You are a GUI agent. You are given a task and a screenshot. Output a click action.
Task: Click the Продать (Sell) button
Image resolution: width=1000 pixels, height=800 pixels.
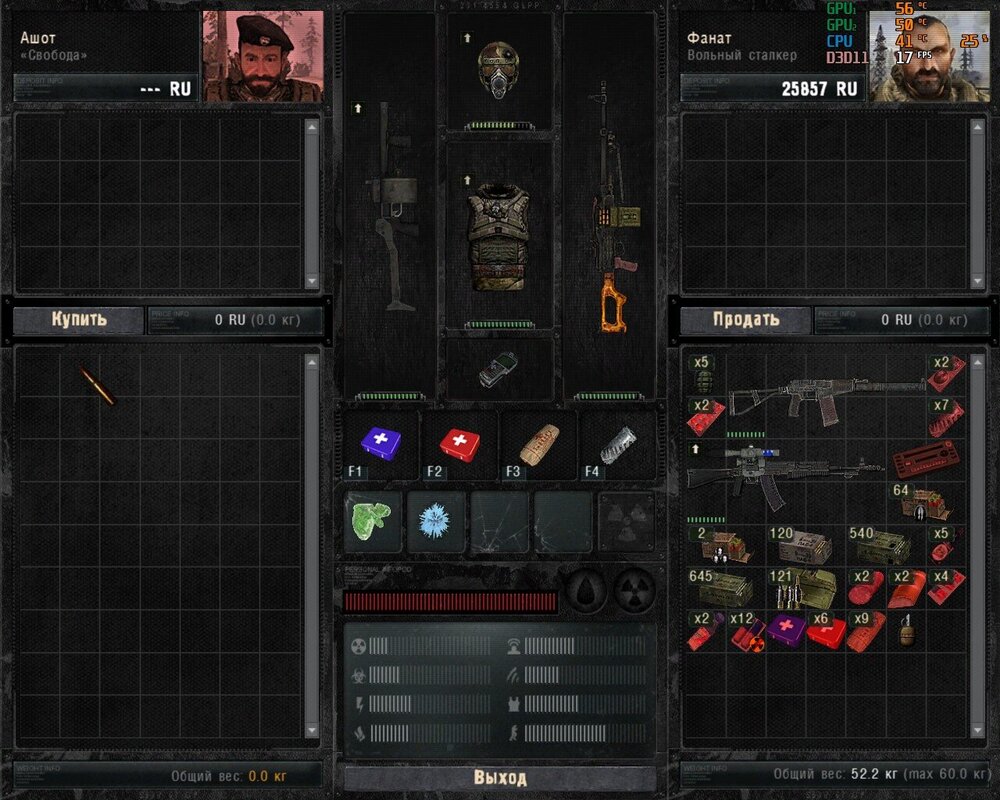(746, 320)
